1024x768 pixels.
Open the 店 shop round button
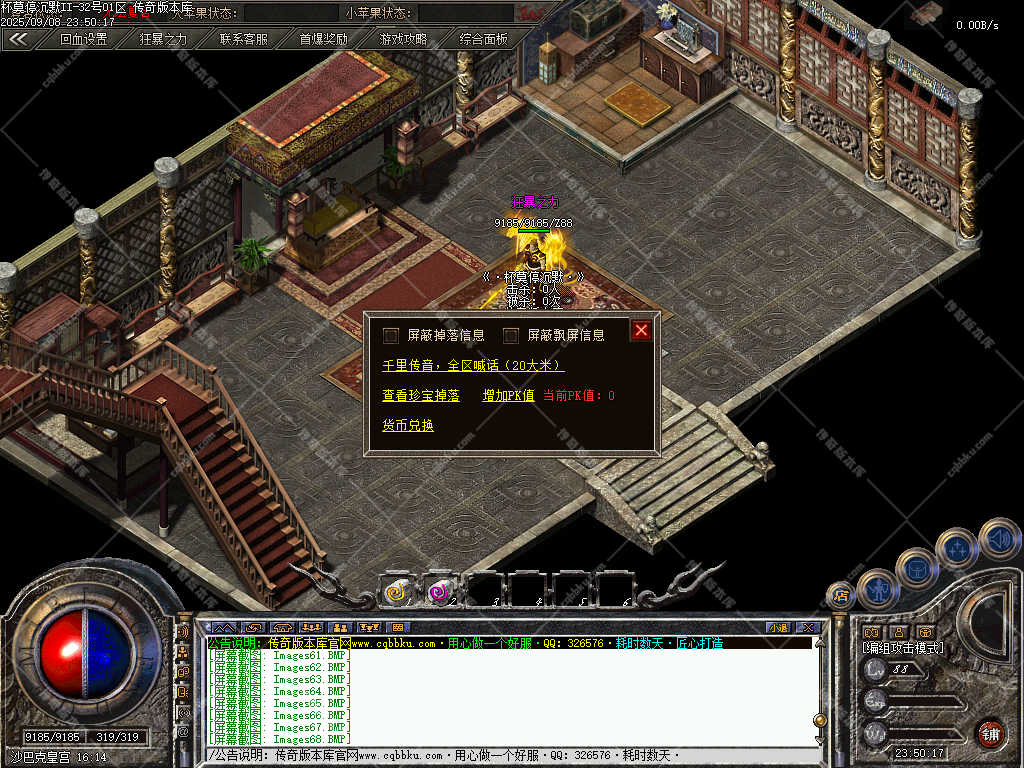pyautogui.click(x=841, y=596)
